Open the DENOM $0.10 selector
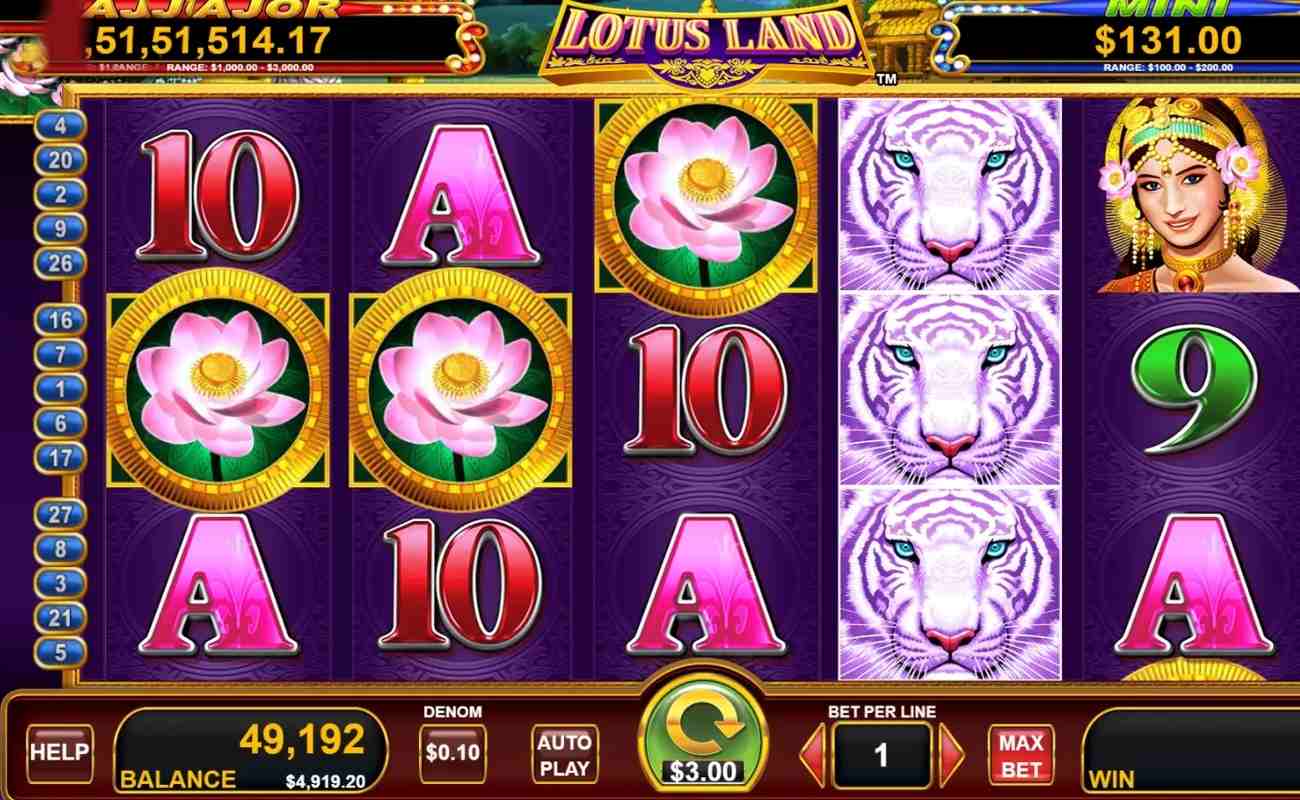 coord(455,753)
